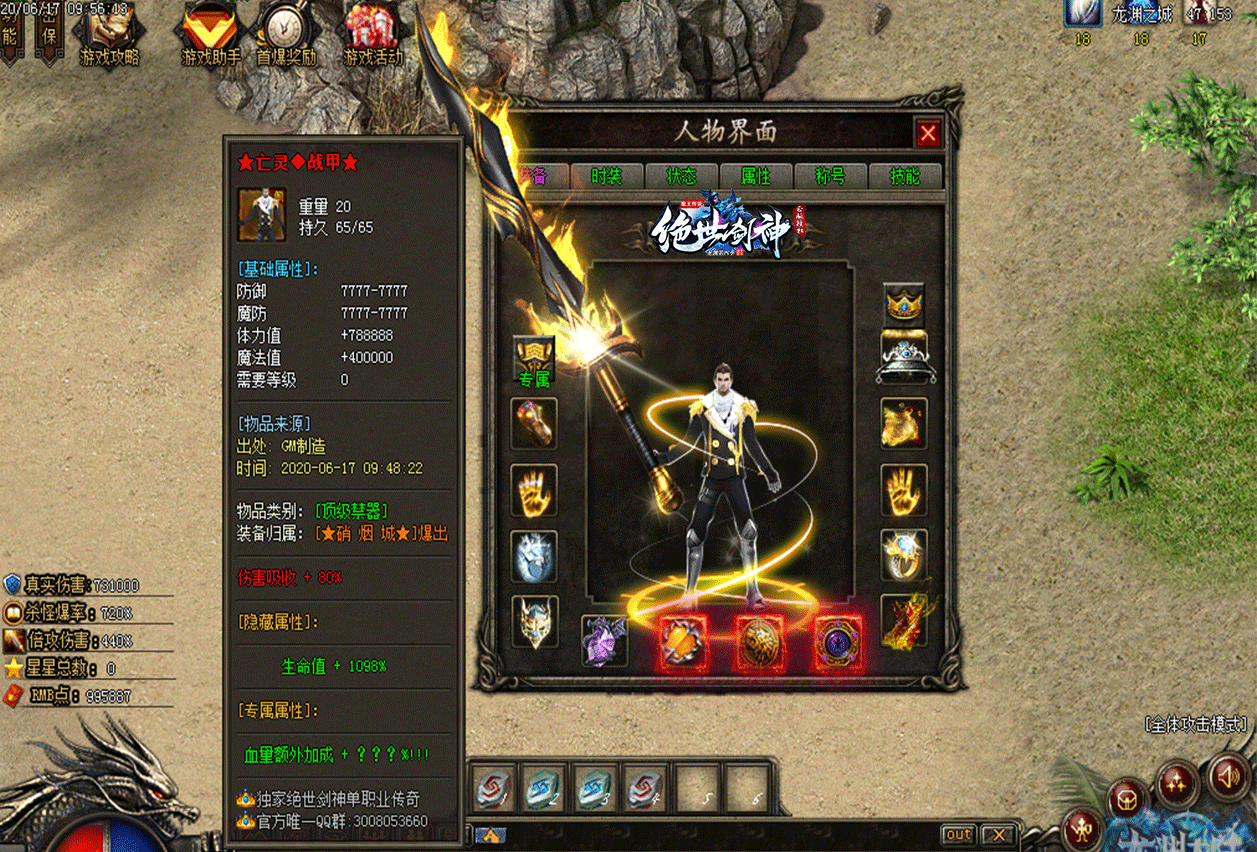Toggle the sound speaker button
Image resolution: width=1257 pixels, height=852 pixels.
(1229, 775)
